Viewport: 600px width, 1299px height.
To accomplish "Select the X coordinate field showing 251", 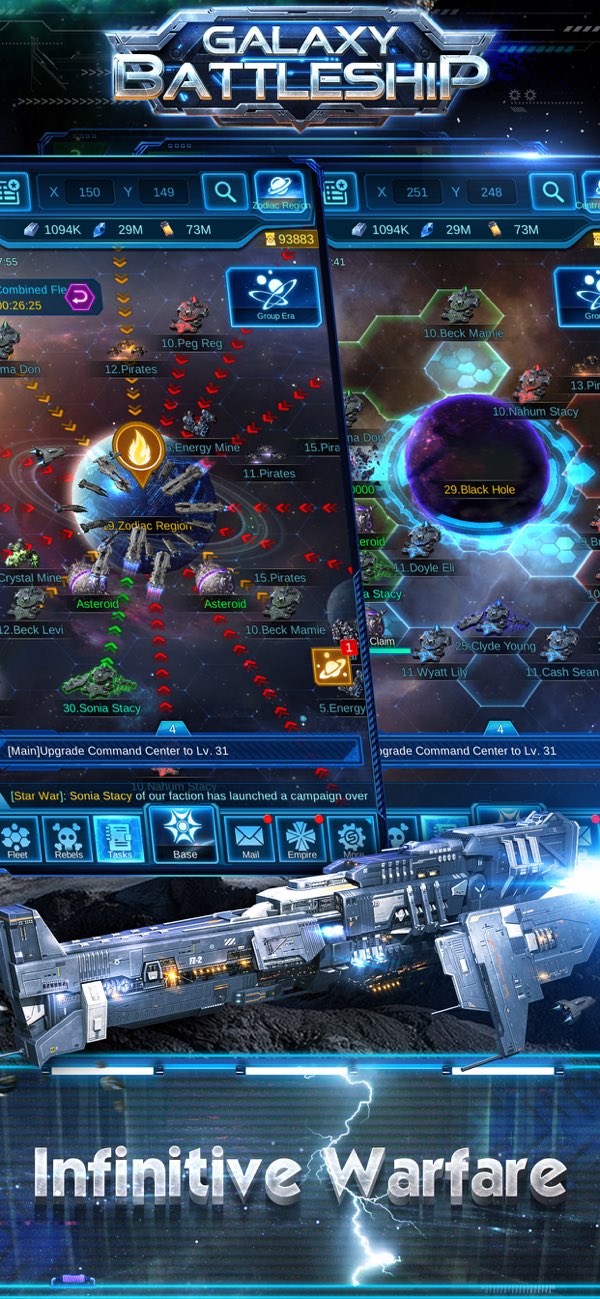I will pyautogui.click(x=417, y=192).
